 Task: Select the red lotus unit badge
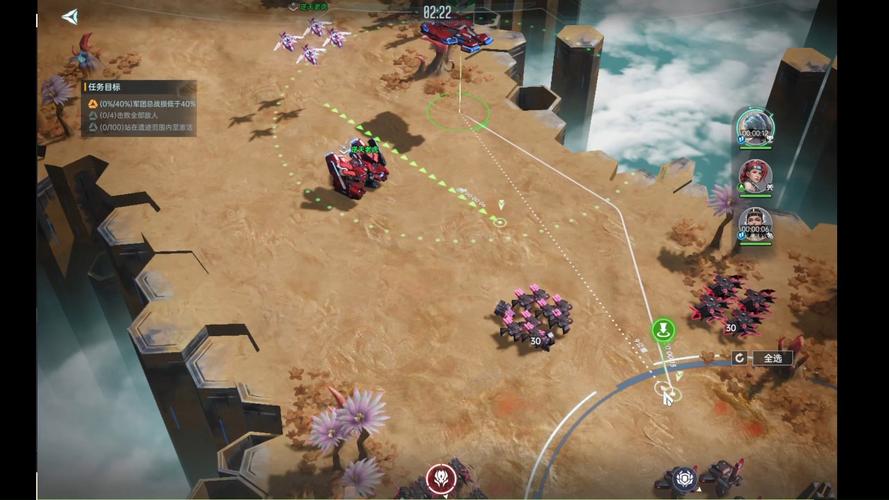(441, 478)
